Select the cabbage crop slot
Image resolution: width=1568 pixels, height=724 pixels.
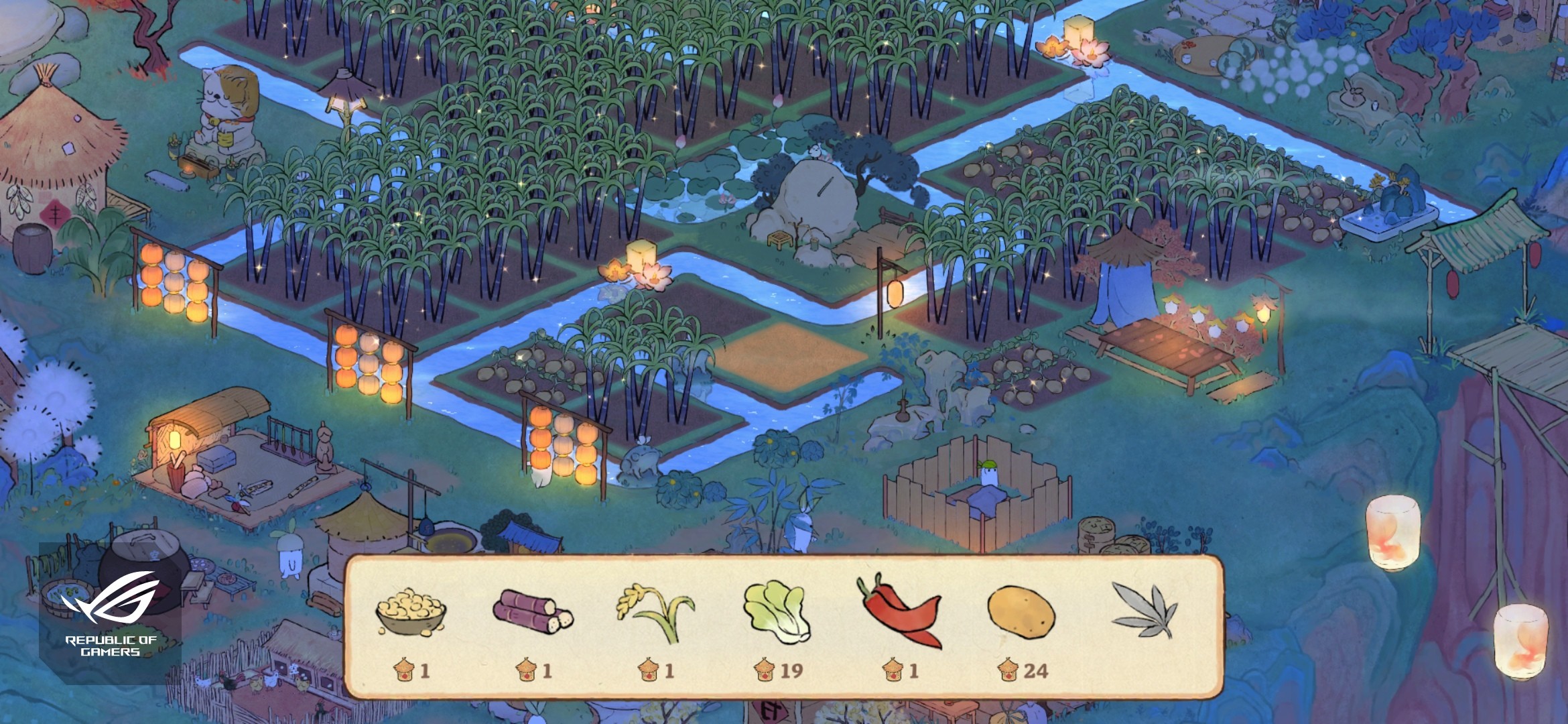pyautogui.click(x=777, y=611)
